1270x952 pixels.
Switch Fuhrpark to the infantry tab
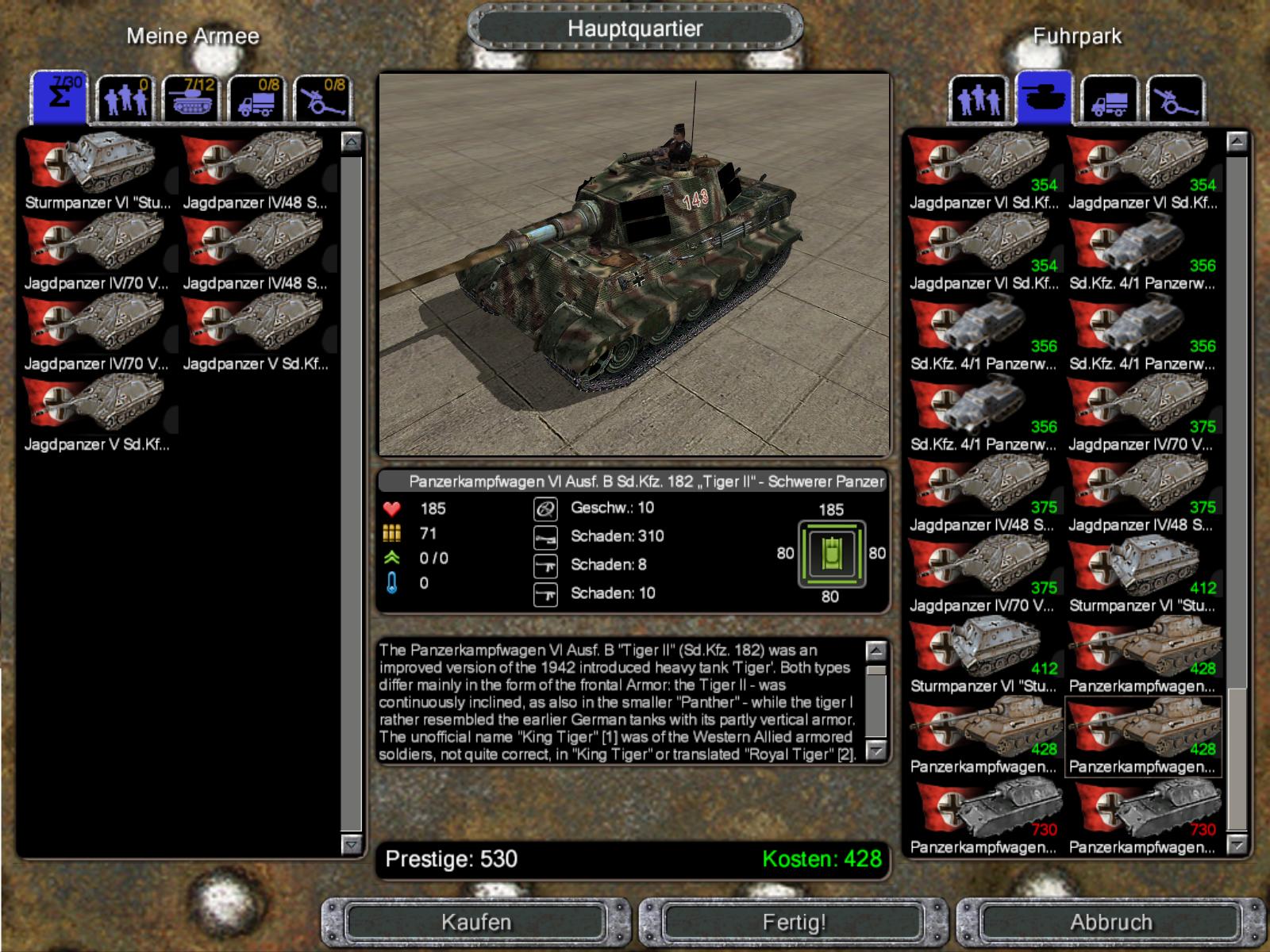pyautogui.click(x=978, y=100)
